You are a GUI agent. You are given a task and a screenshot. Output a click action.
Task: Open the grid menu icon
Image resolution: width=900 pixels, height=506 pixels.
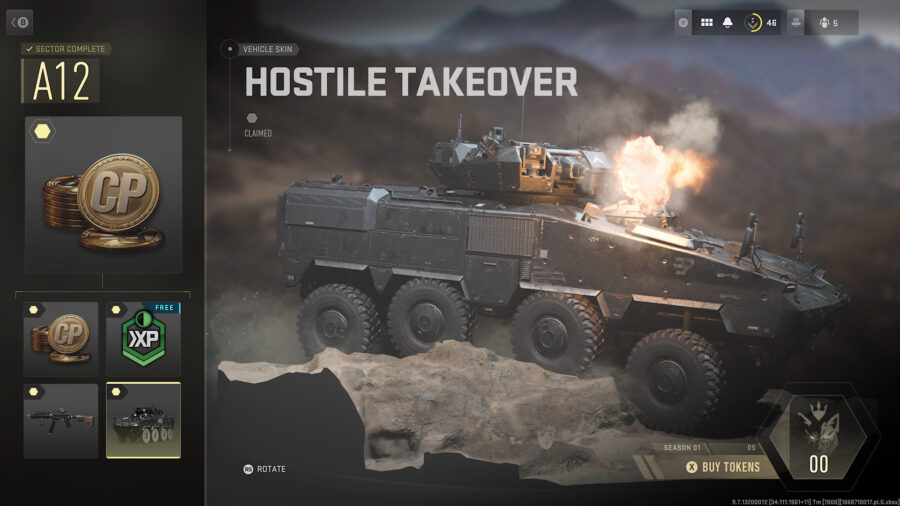706,22
